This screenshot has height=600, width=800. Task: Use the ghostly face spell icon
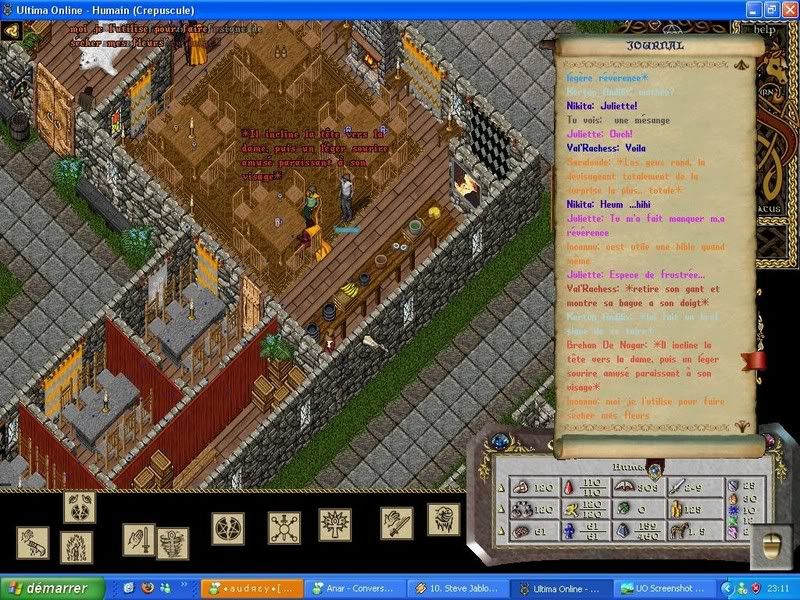[x=443, y=519]
